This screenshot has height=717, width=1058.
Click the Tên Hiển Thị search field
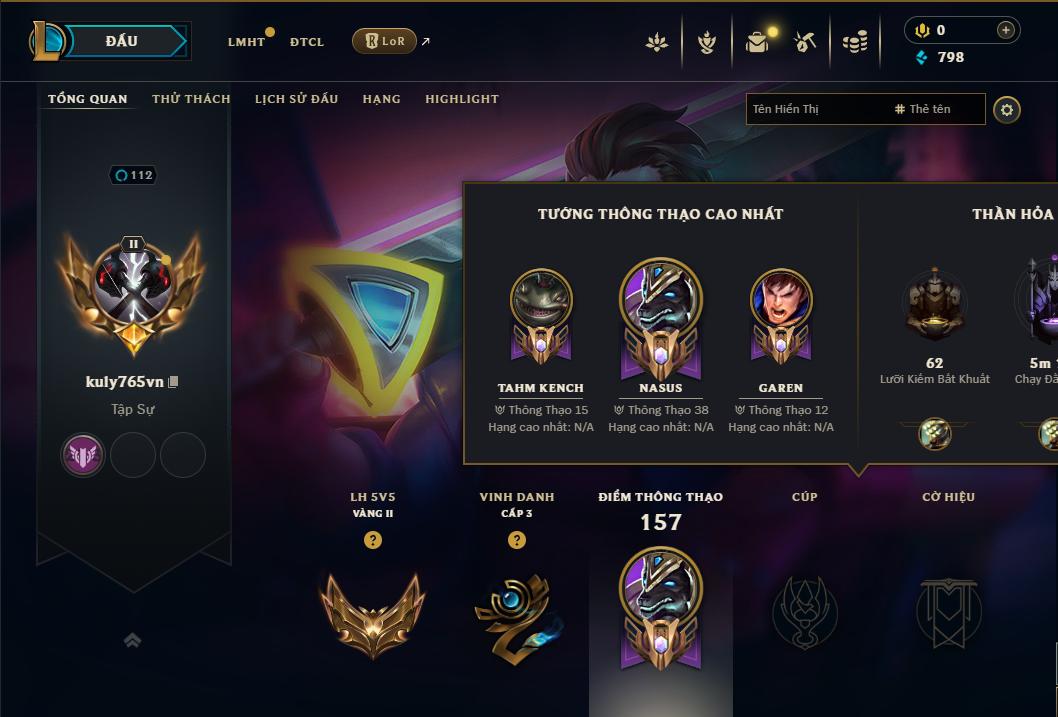click(815, 109)
